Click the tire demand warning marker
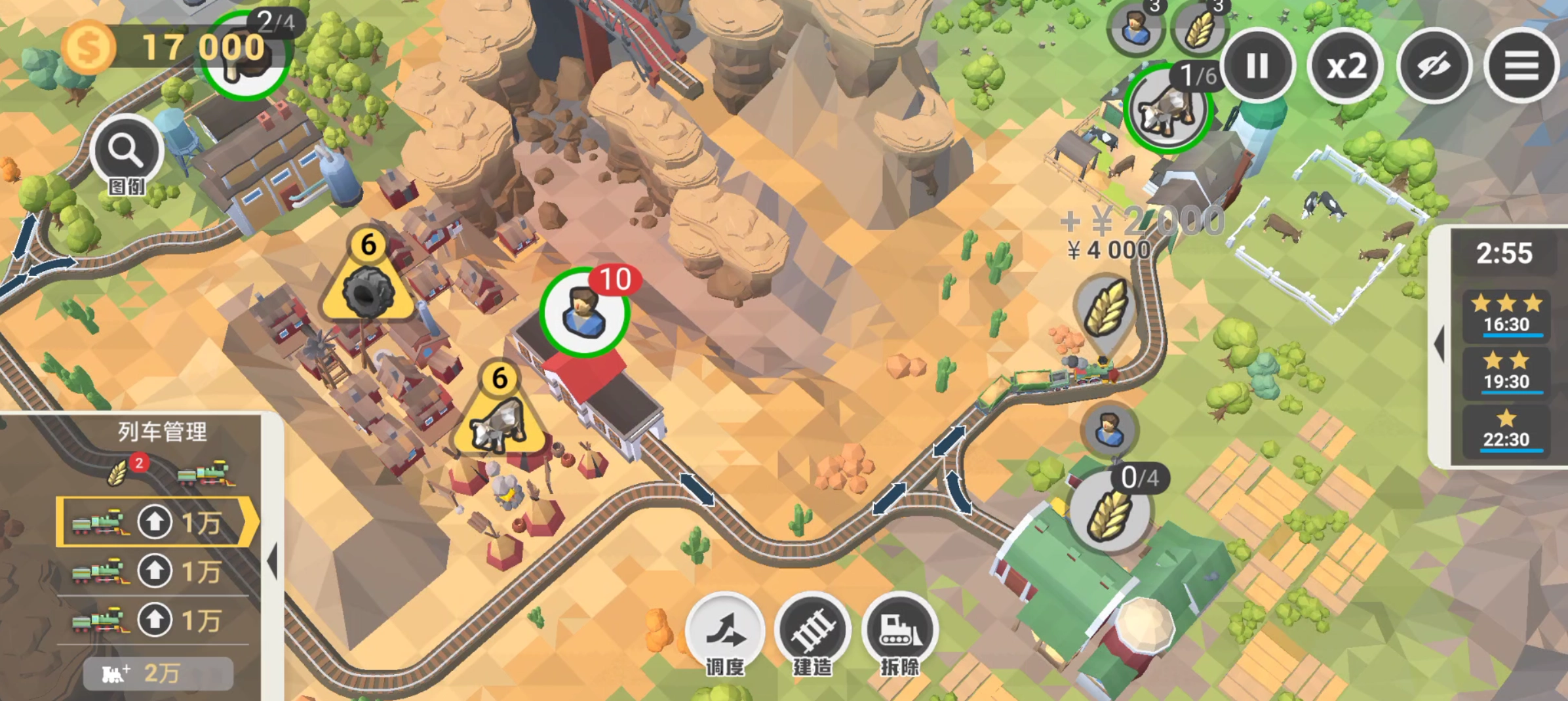 368,289
